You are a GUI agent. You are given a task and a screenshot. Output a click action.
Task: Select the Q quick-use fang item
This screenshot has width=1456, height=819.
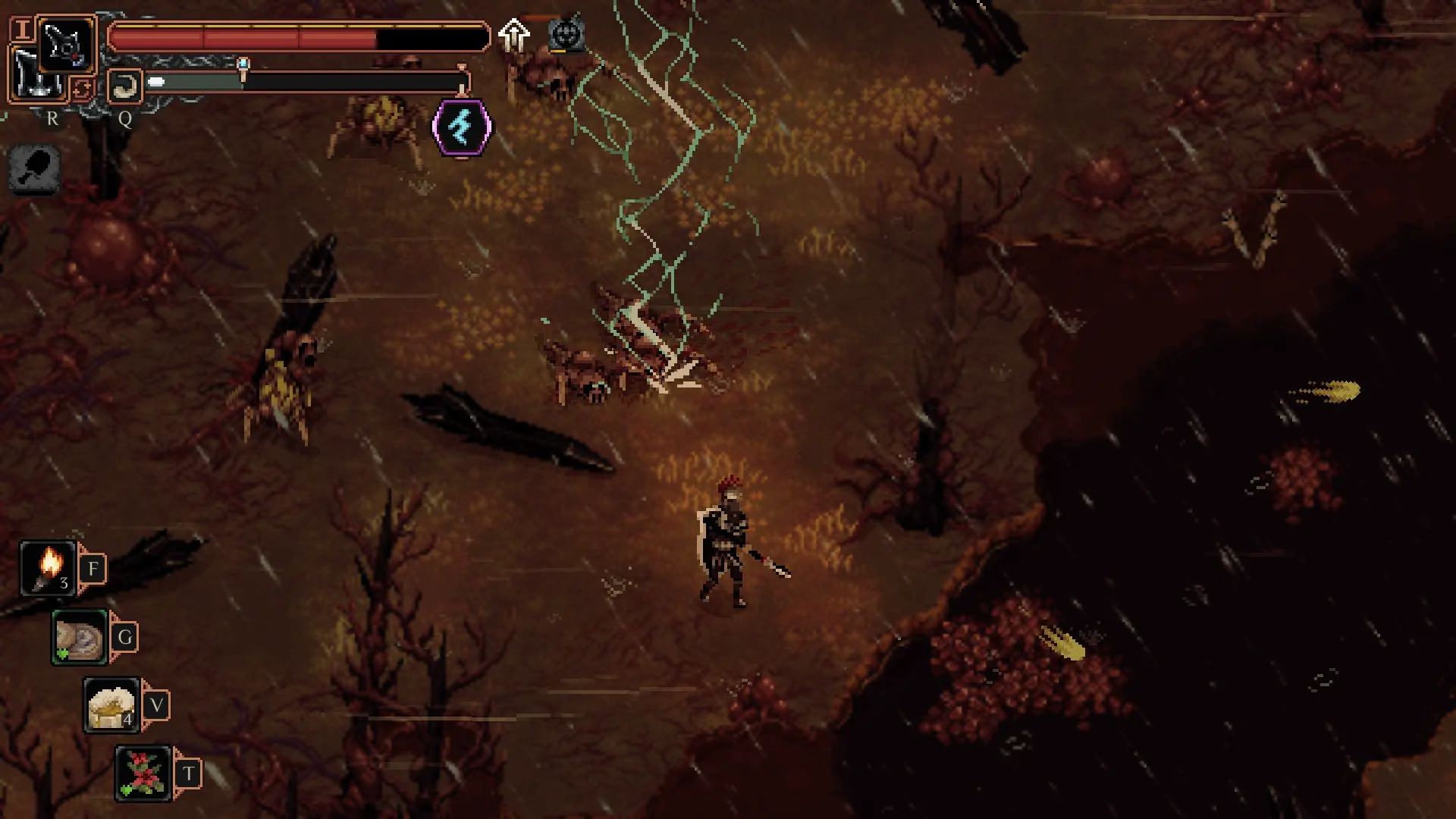(124, 86)
